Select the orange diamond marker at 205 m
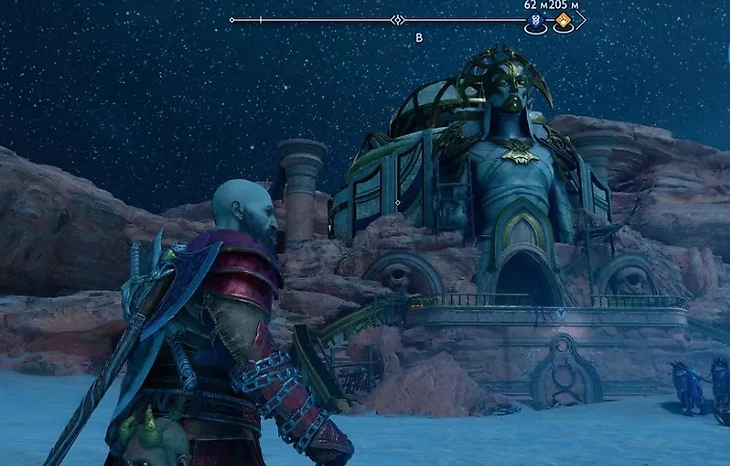The height and width of the screenshot is (466, 730). [563, 20]
